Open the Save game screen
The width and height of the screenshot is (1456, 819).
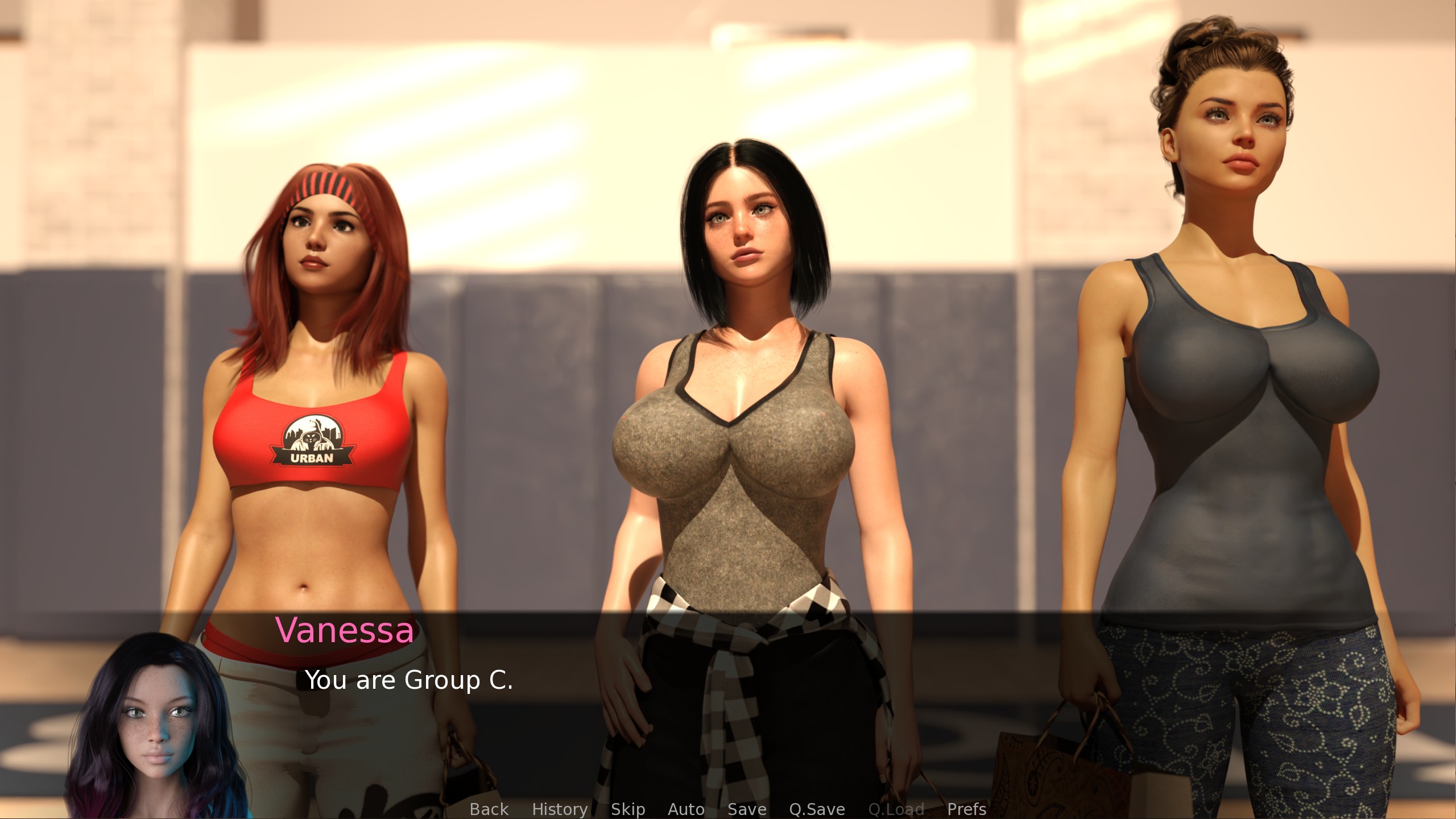(x=747, y=809)
